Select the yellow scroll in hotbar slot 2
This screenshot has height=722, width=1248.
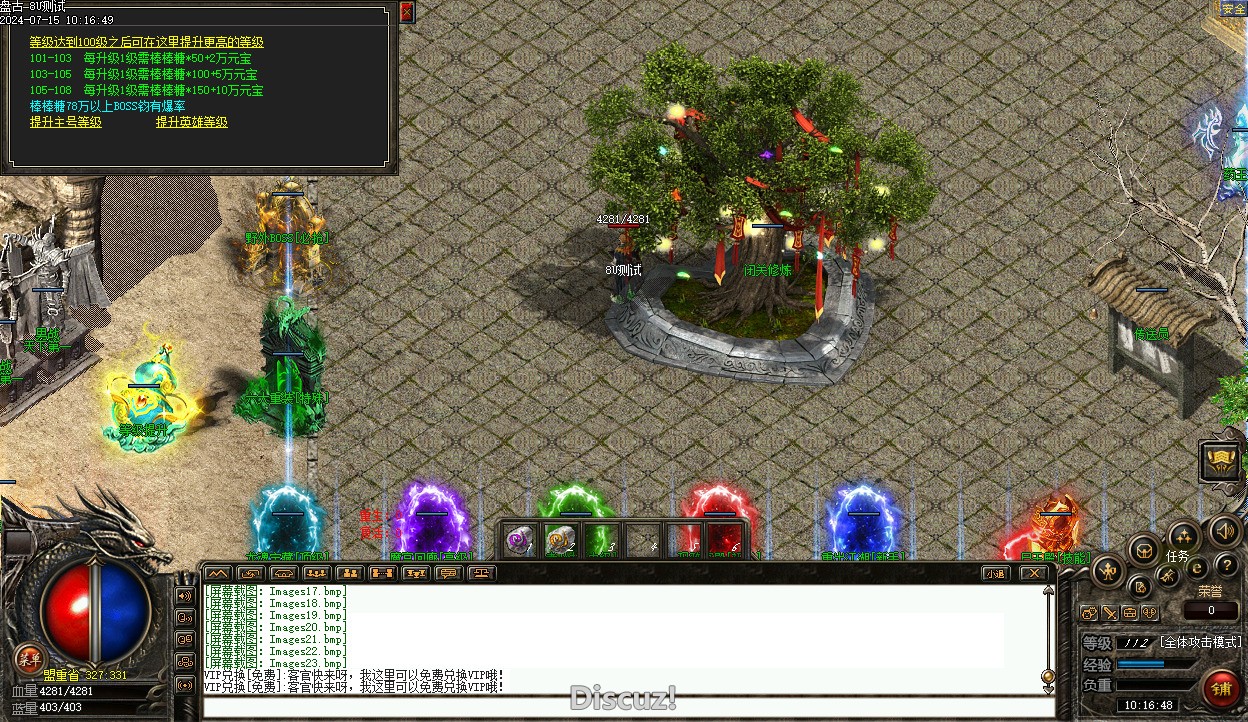pos(560,540)
